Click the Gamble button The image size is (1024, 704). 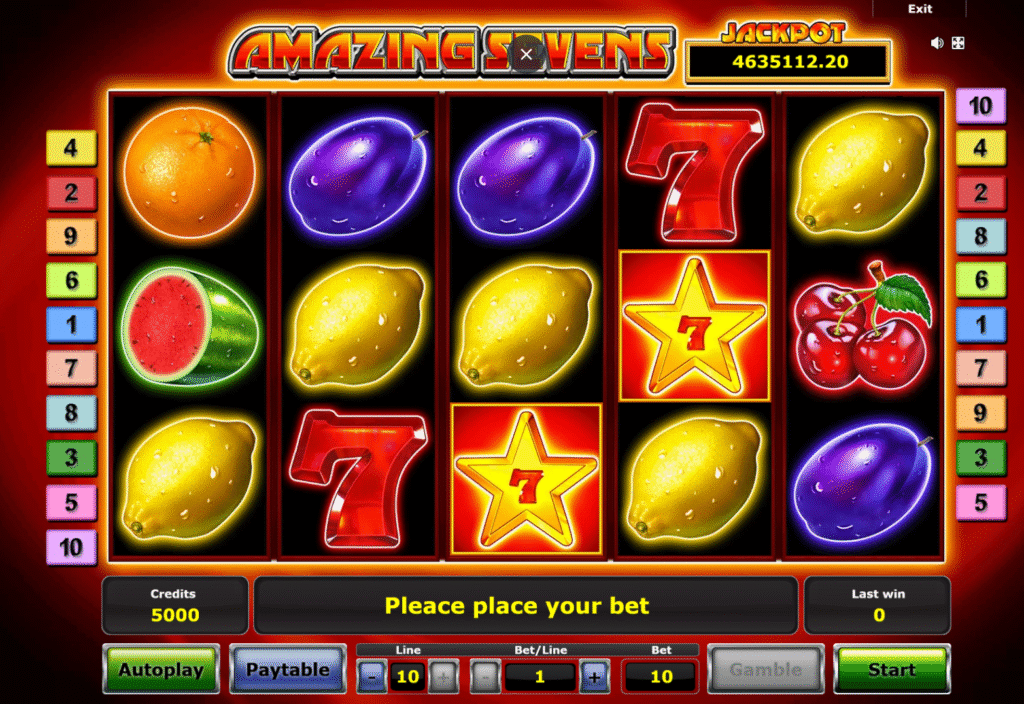click(765, 670)
